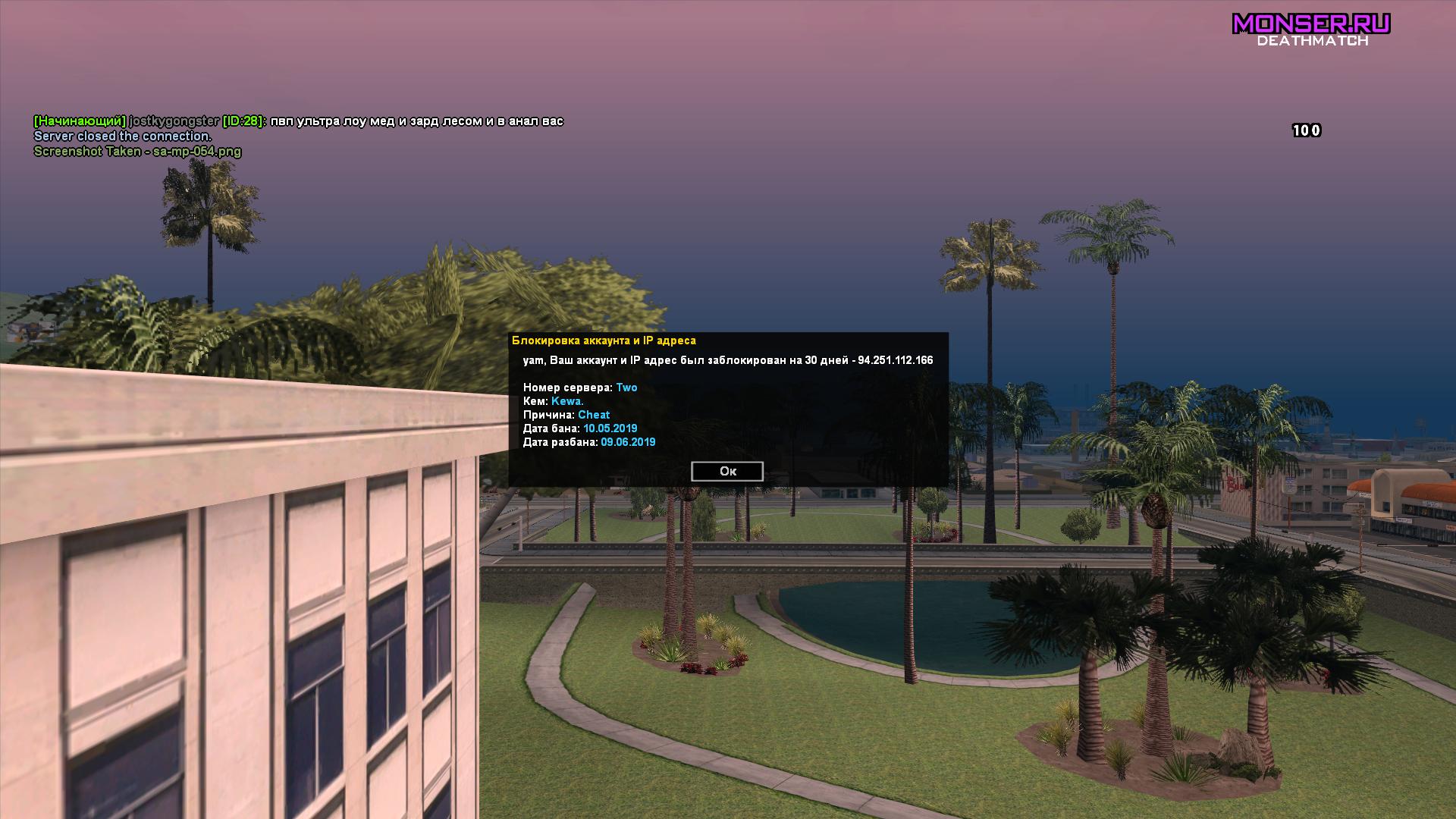Confirm the ban dialog with Ок
Screen dimensions: 1456x819
(727, 471)
